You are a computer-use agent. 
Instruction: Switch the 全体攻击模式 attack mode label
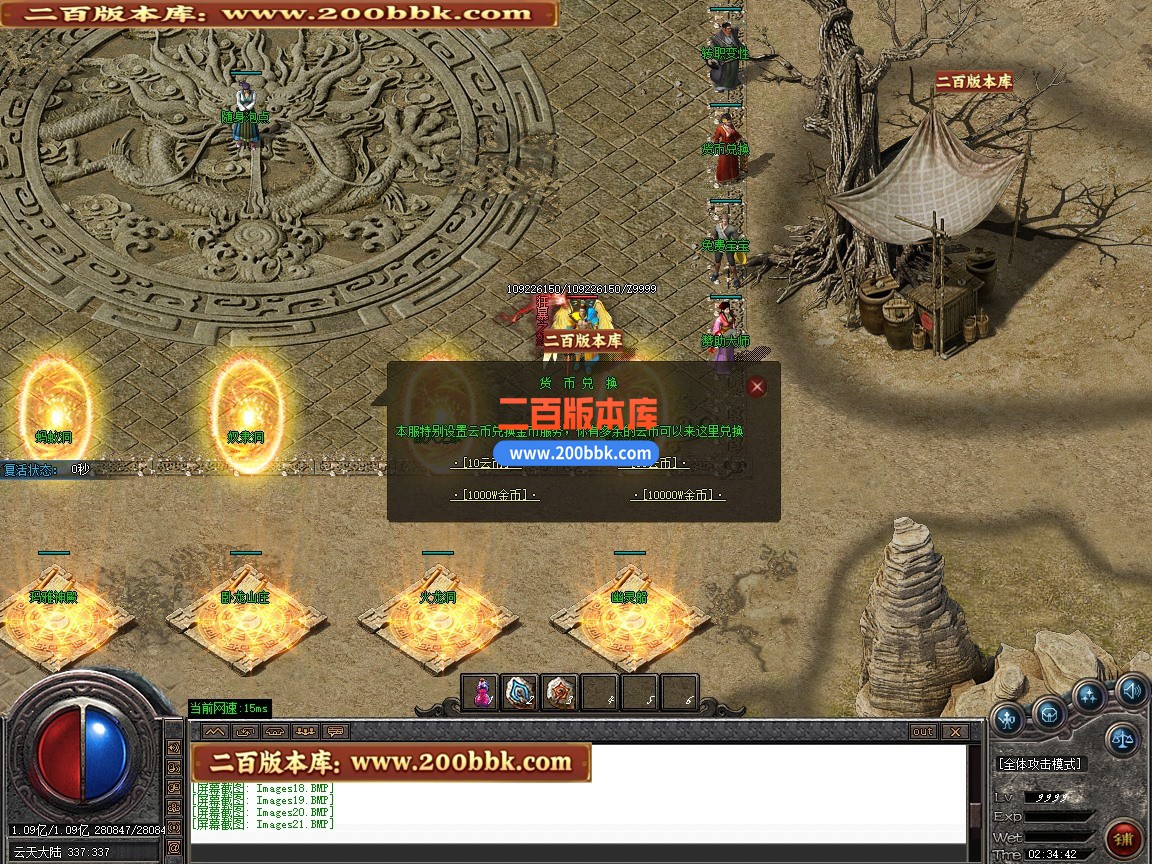(1040, 764)
